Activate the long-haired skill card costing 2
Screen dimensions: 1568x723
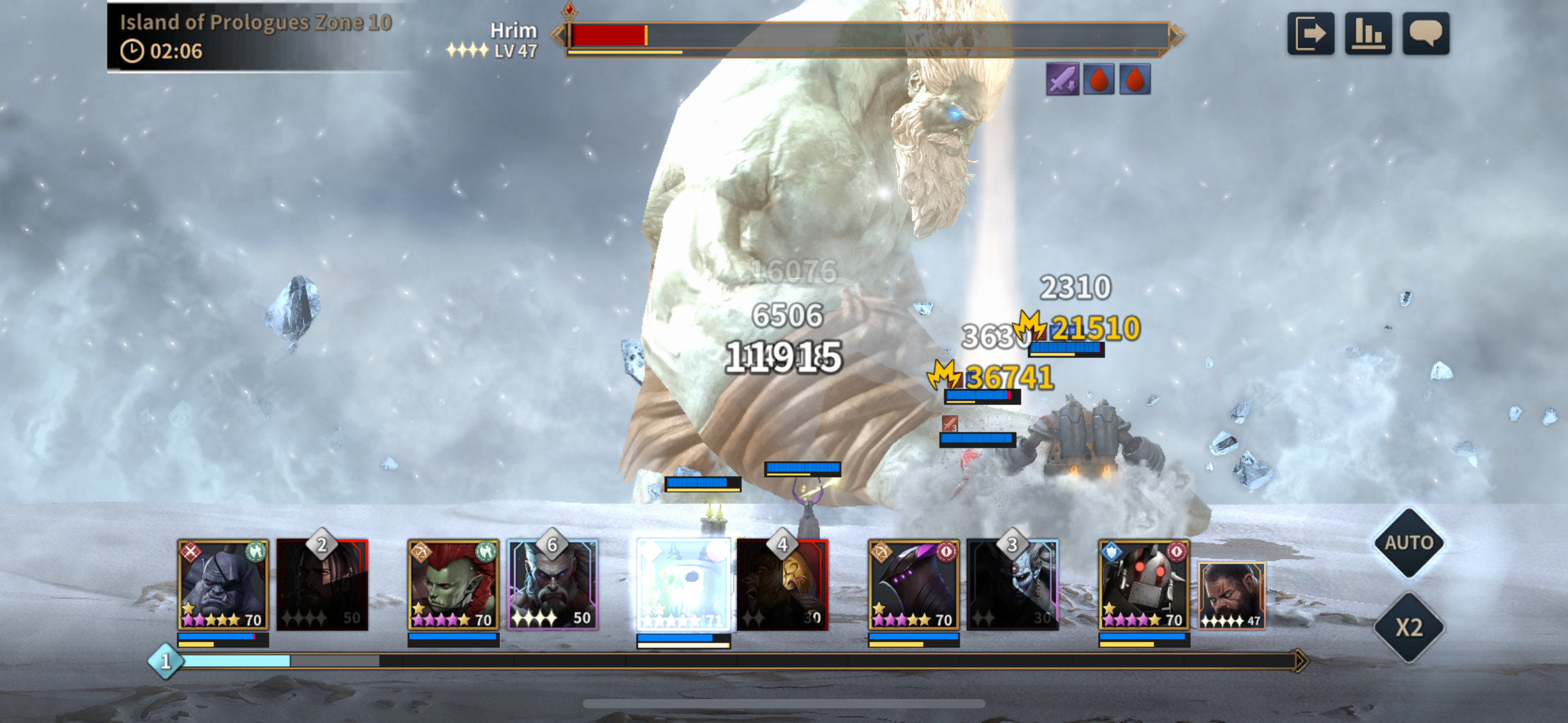[323, 584]
